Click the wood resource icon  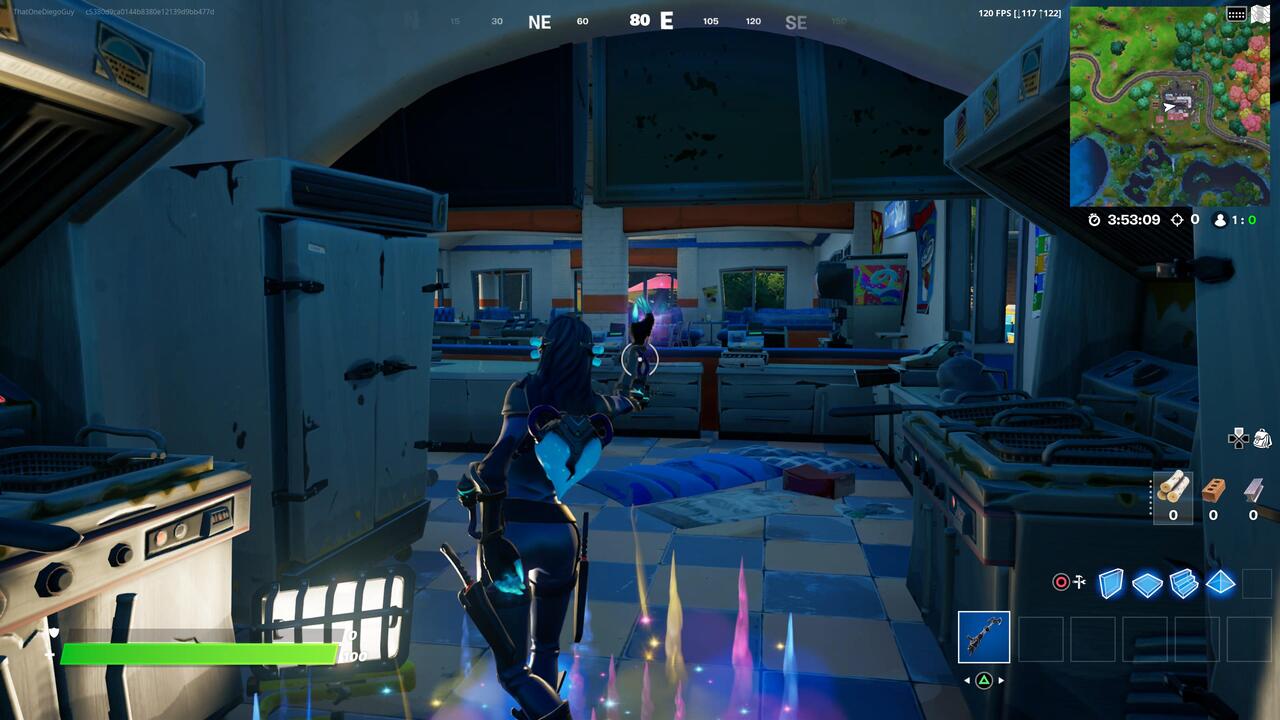click(x=1174, y=490)
